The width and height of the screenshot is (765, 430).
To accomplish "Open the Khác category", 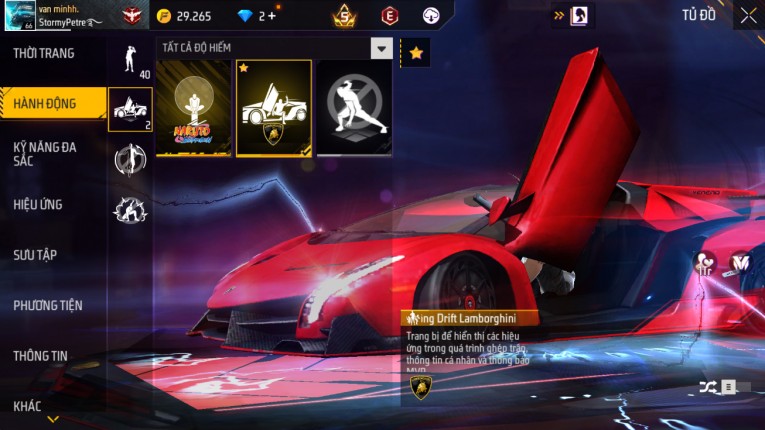I will click(x=28, y=406).
